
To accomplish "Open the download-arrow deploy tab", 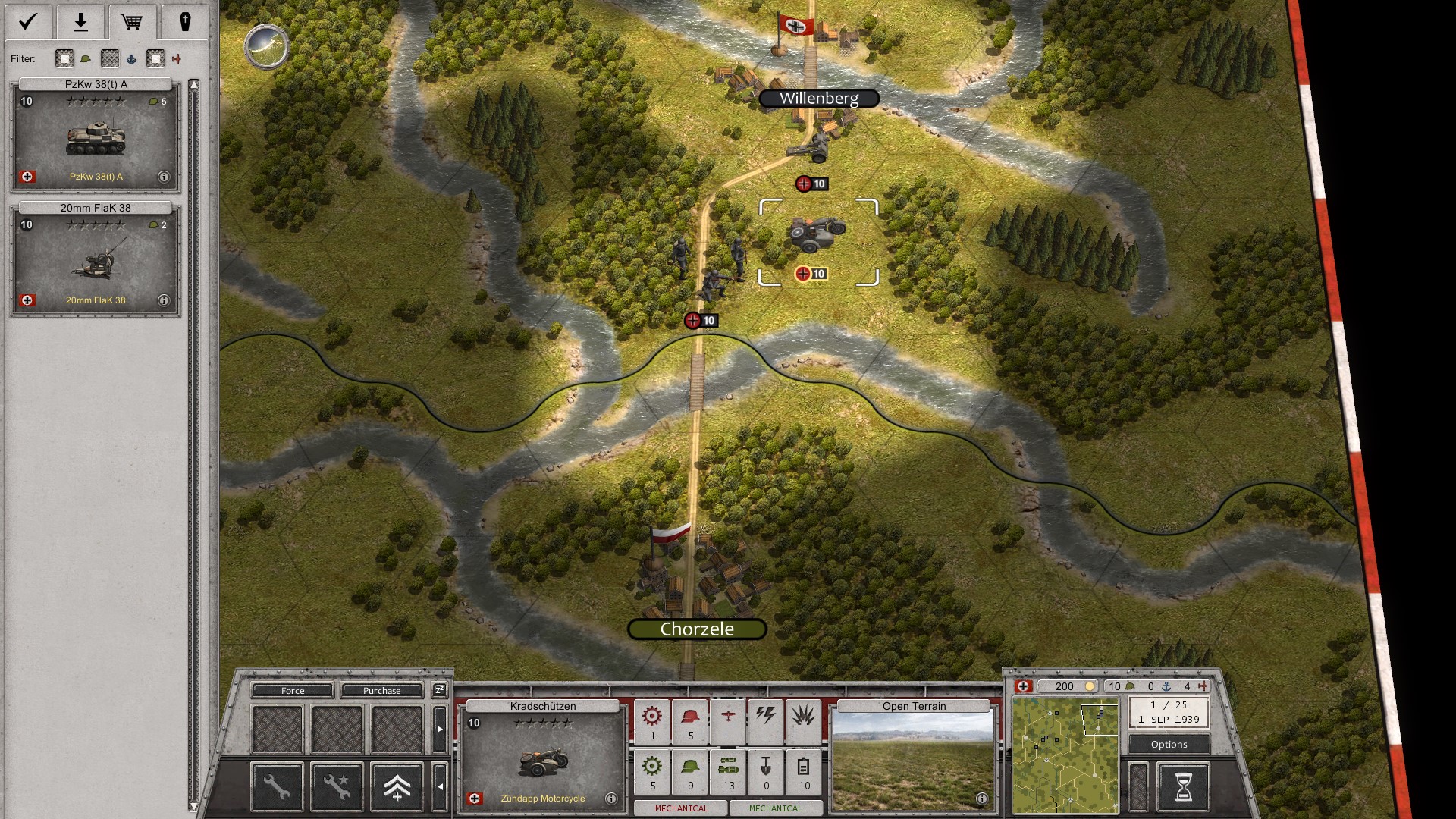I will coord(80,21).
